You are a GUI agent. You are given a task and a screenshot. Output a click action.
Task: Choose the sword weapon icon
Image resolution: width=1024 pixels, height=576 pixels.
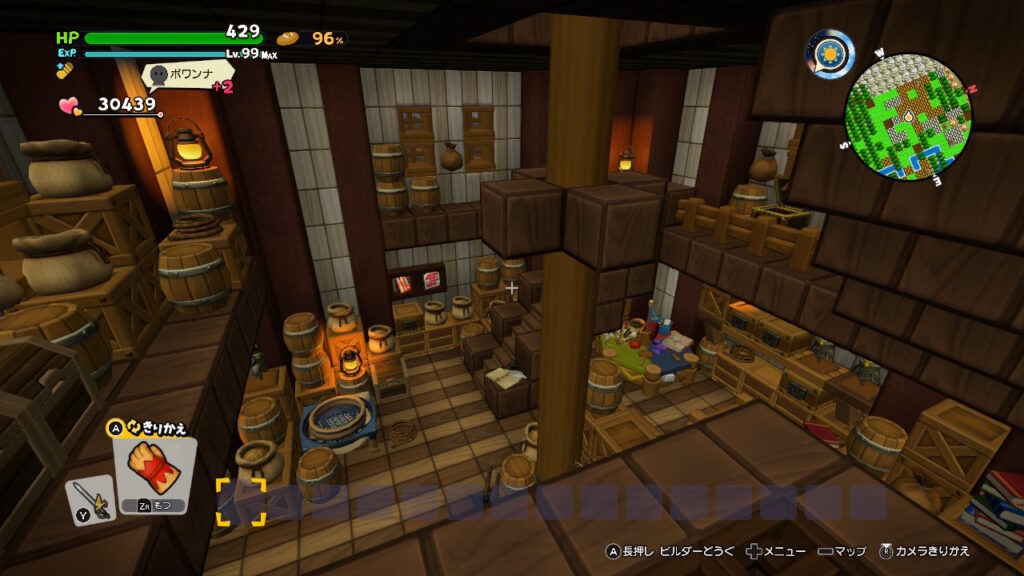pos(88,499)
